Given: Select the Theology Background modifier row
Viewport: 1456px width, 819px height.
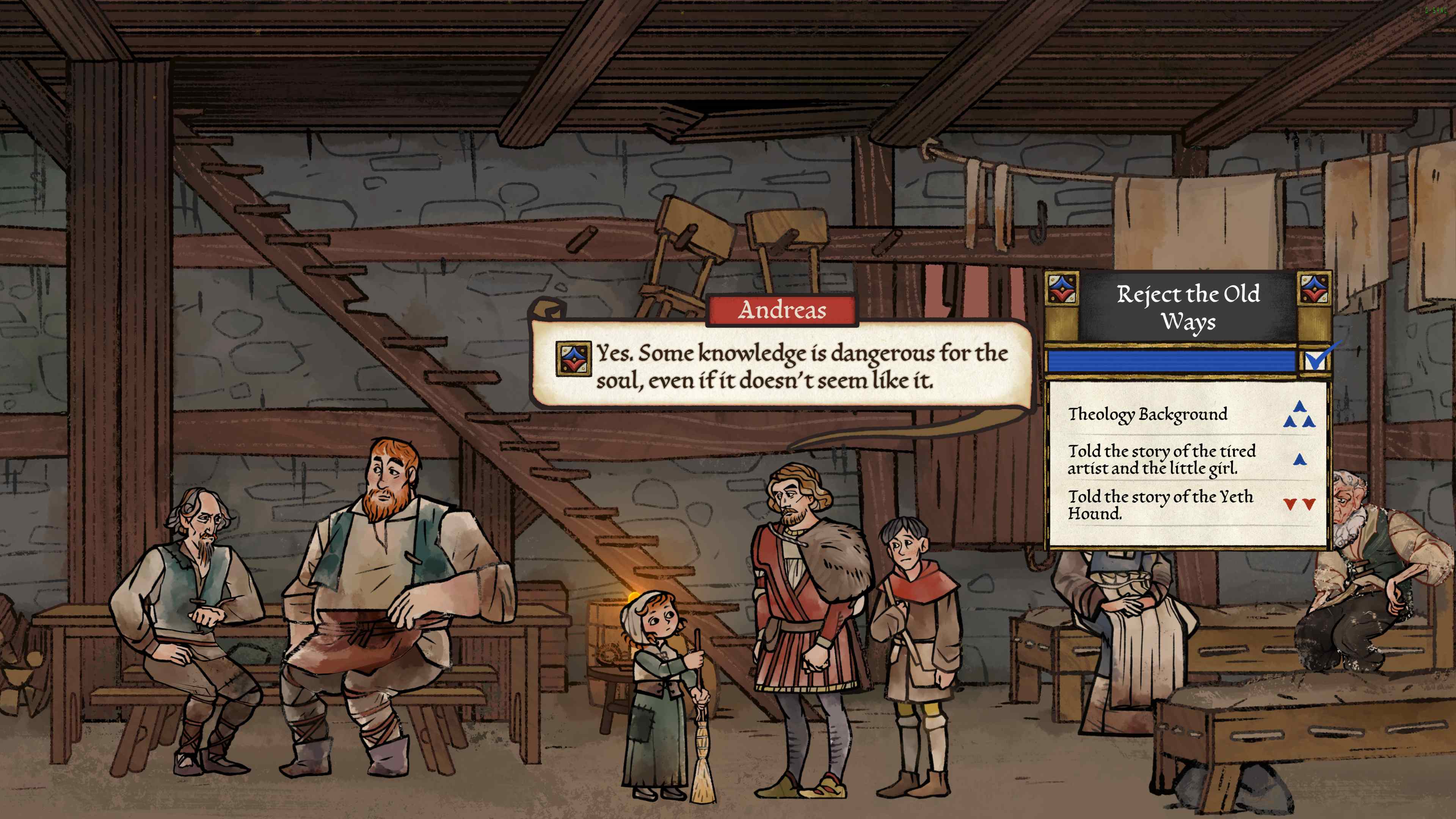Looking at the screenshot, I should pos(1187,414).
